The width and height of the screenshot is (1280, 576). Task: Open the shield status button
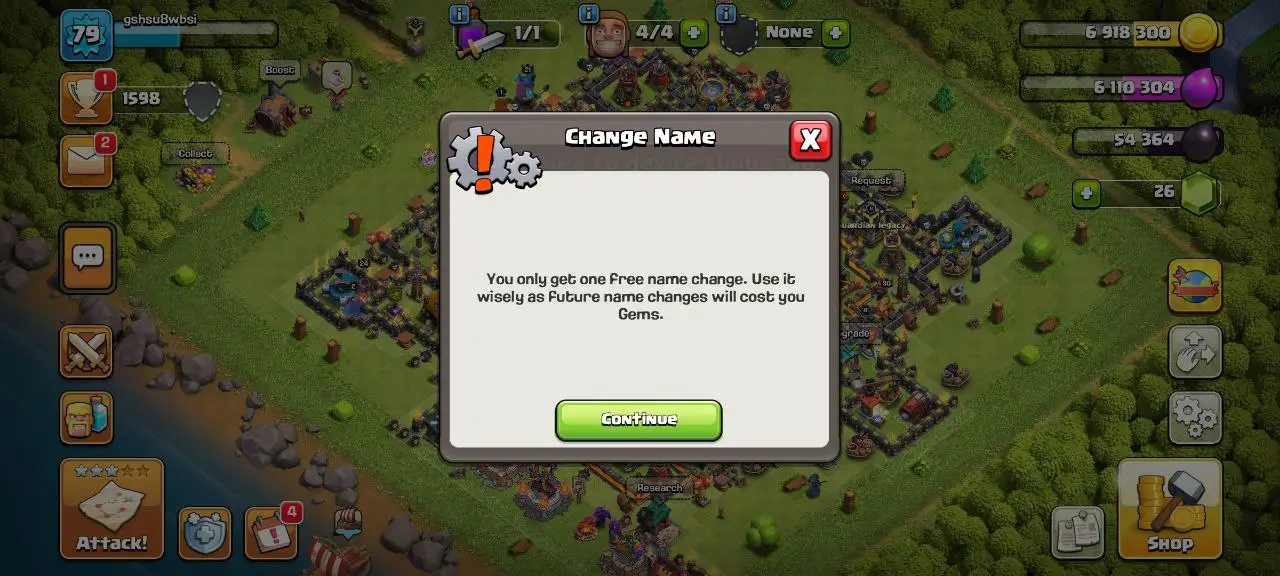[x=204, y=533]
